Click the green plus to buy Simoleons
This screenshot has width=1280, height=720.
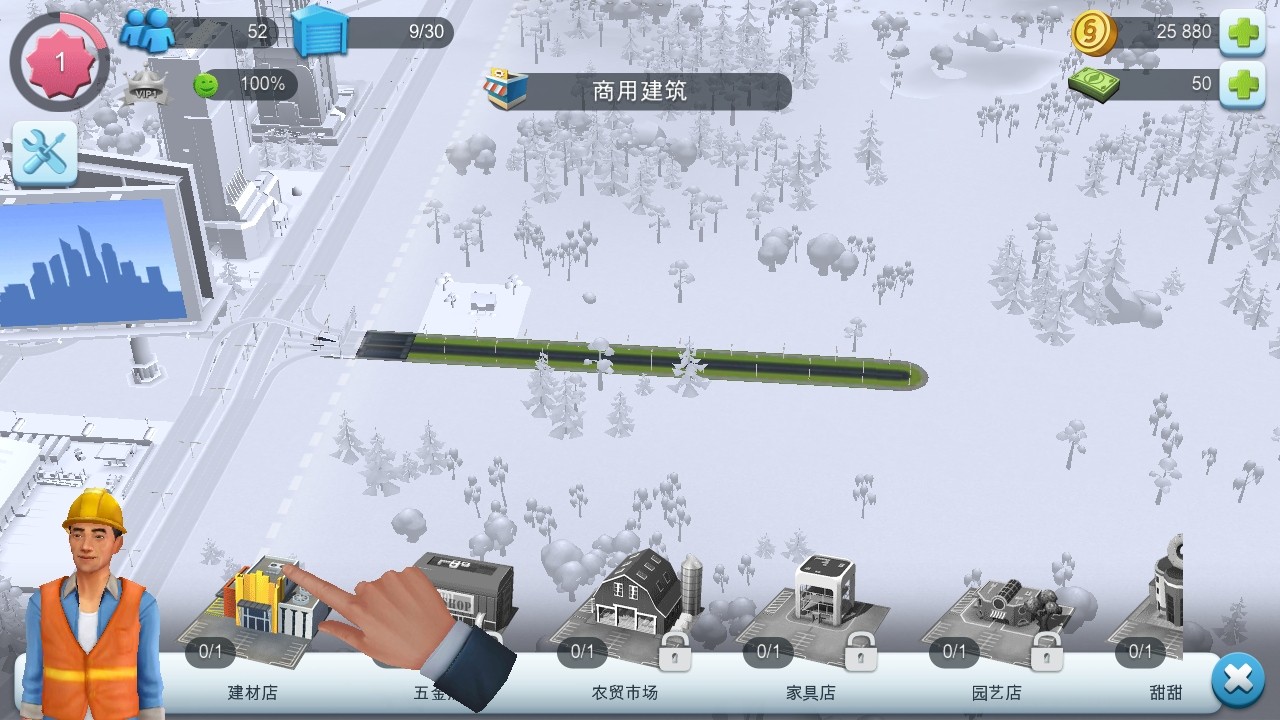1242,32
